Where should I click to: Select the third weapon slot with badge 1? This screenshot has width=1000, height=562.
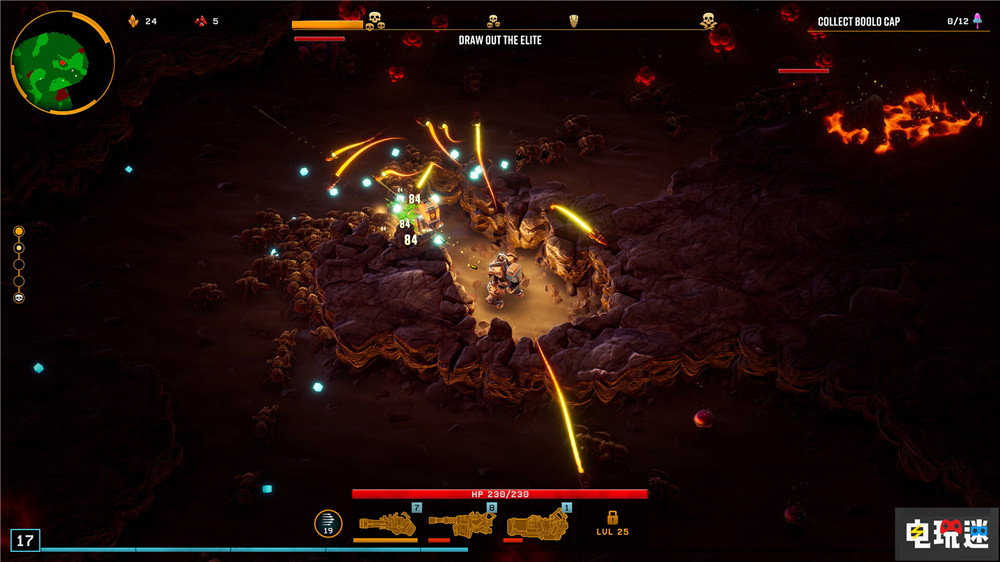coord(535,523)
